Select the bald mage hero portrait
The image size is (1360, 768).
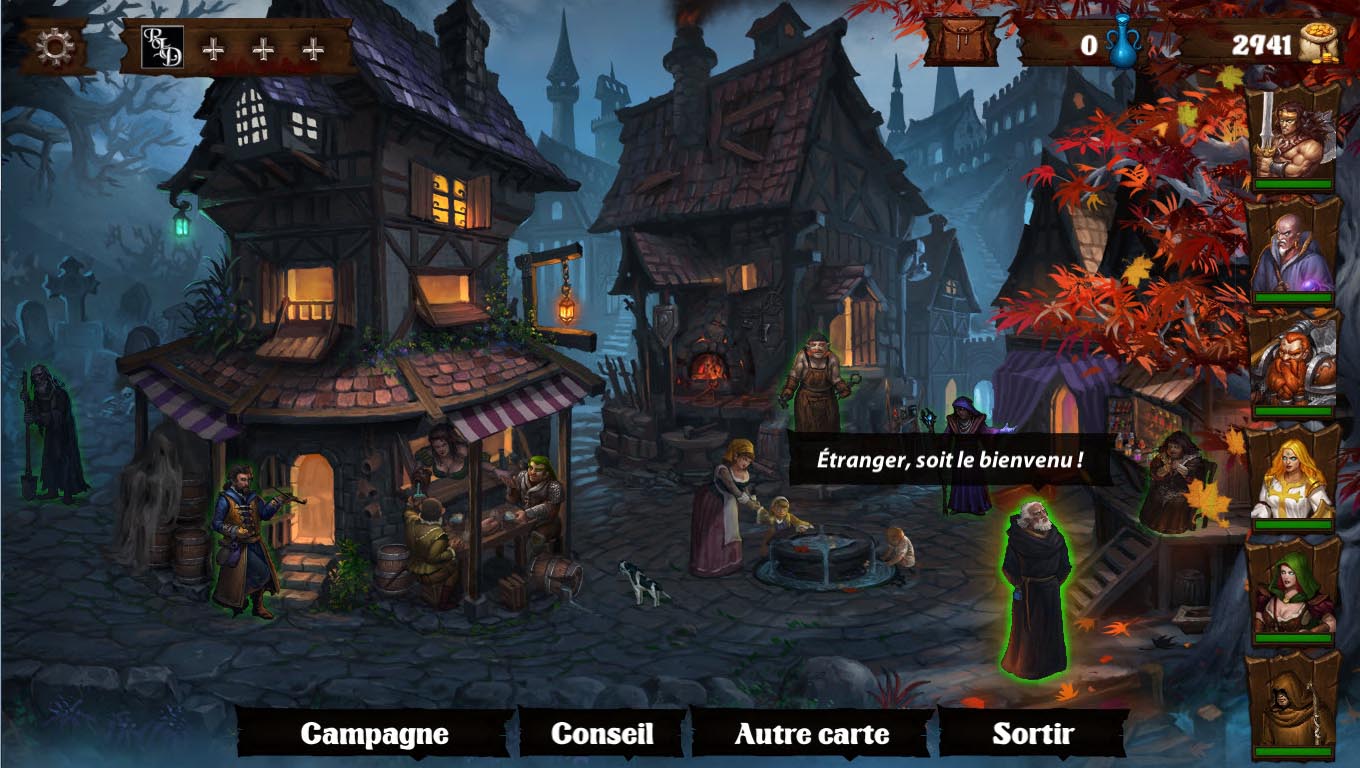pyautogui.click(x=1293, y=250)
